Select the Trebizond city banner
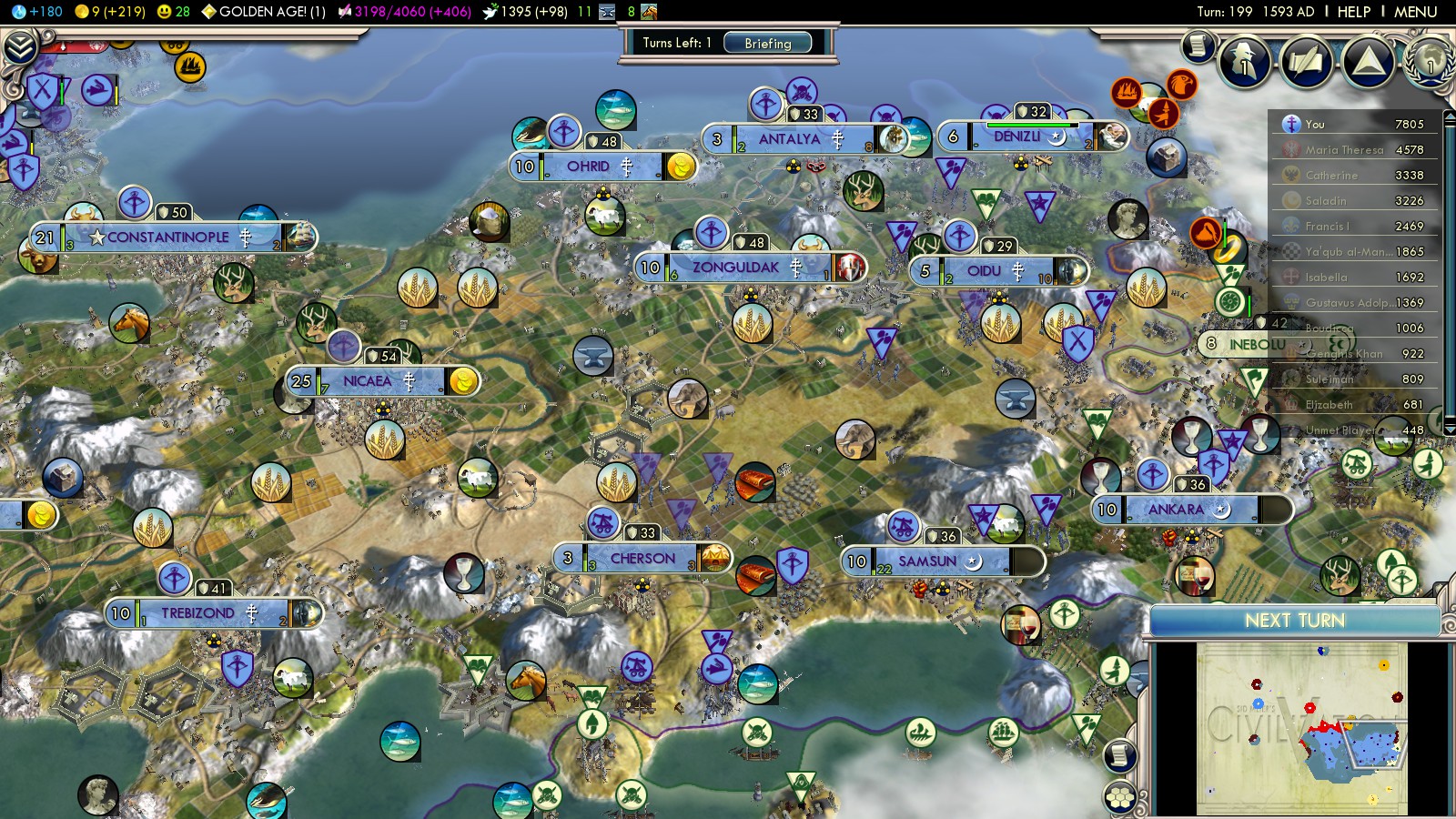 coord(197,613)
